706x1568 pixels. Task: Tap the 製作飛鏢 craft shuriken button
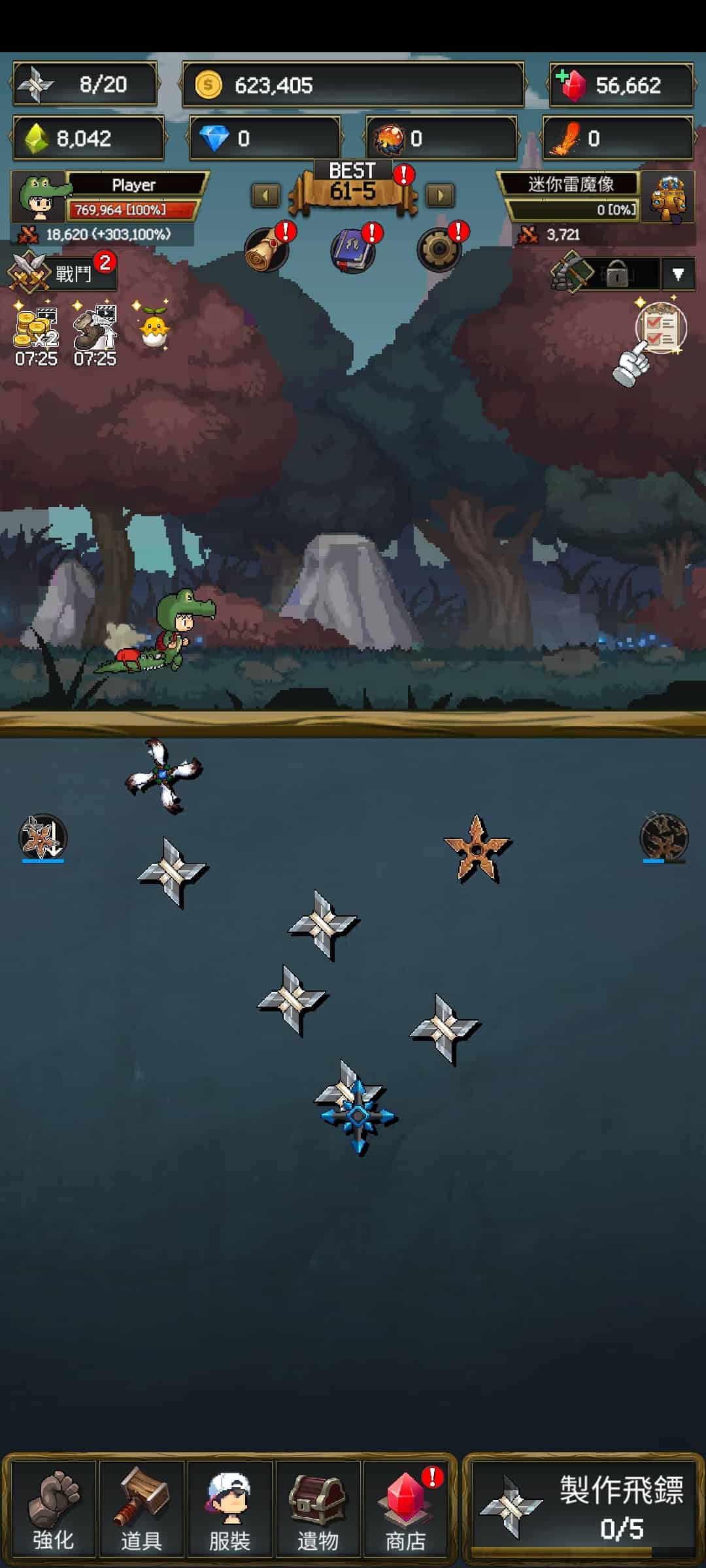point(582,1509)
